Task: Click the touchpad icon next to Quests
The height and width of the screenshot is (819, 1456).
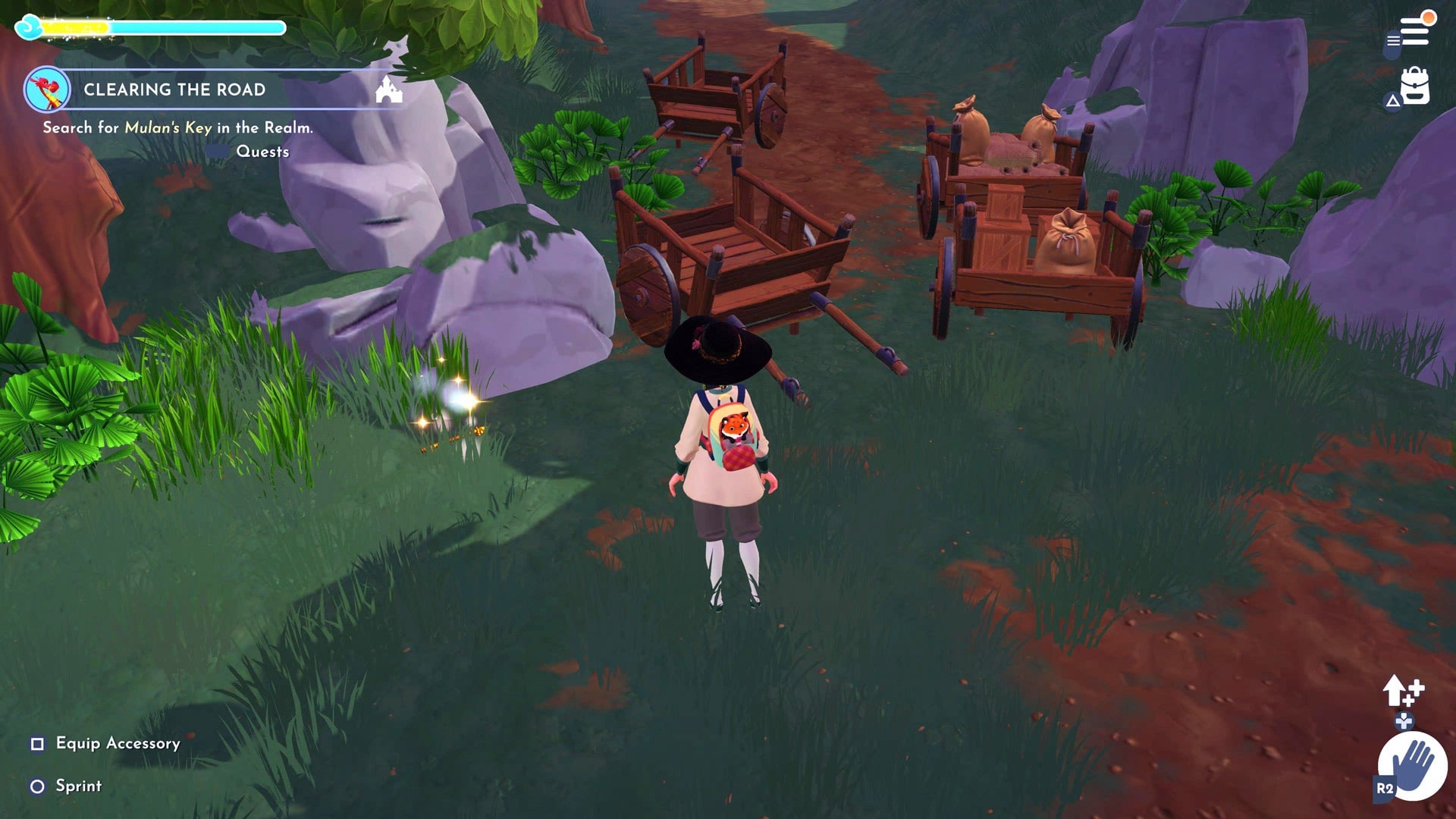Action: coord(219,152)
